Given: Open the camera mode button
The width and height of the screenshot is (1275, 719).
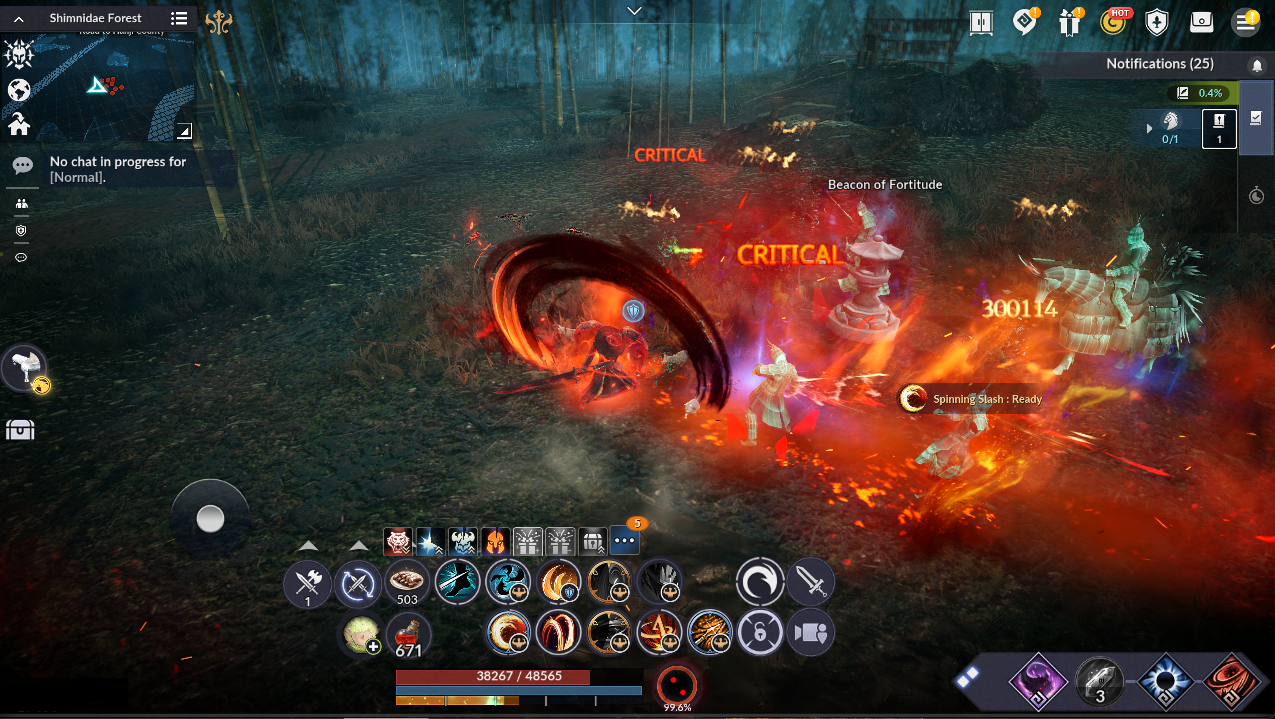Looking at the screenshot, I should click(x=810, y=633).
